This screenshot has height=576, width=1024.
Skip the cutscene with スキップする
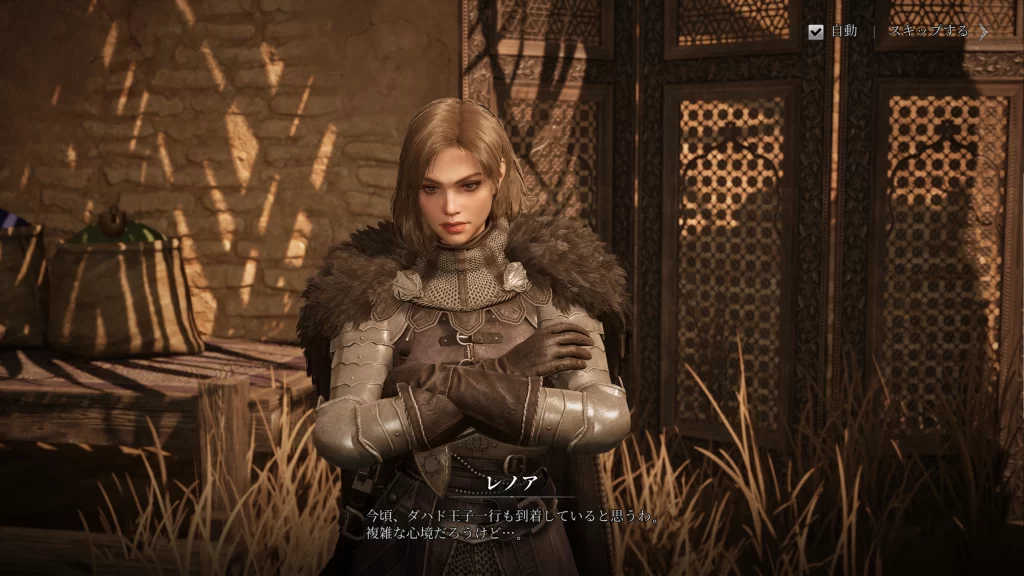(936, 31)
